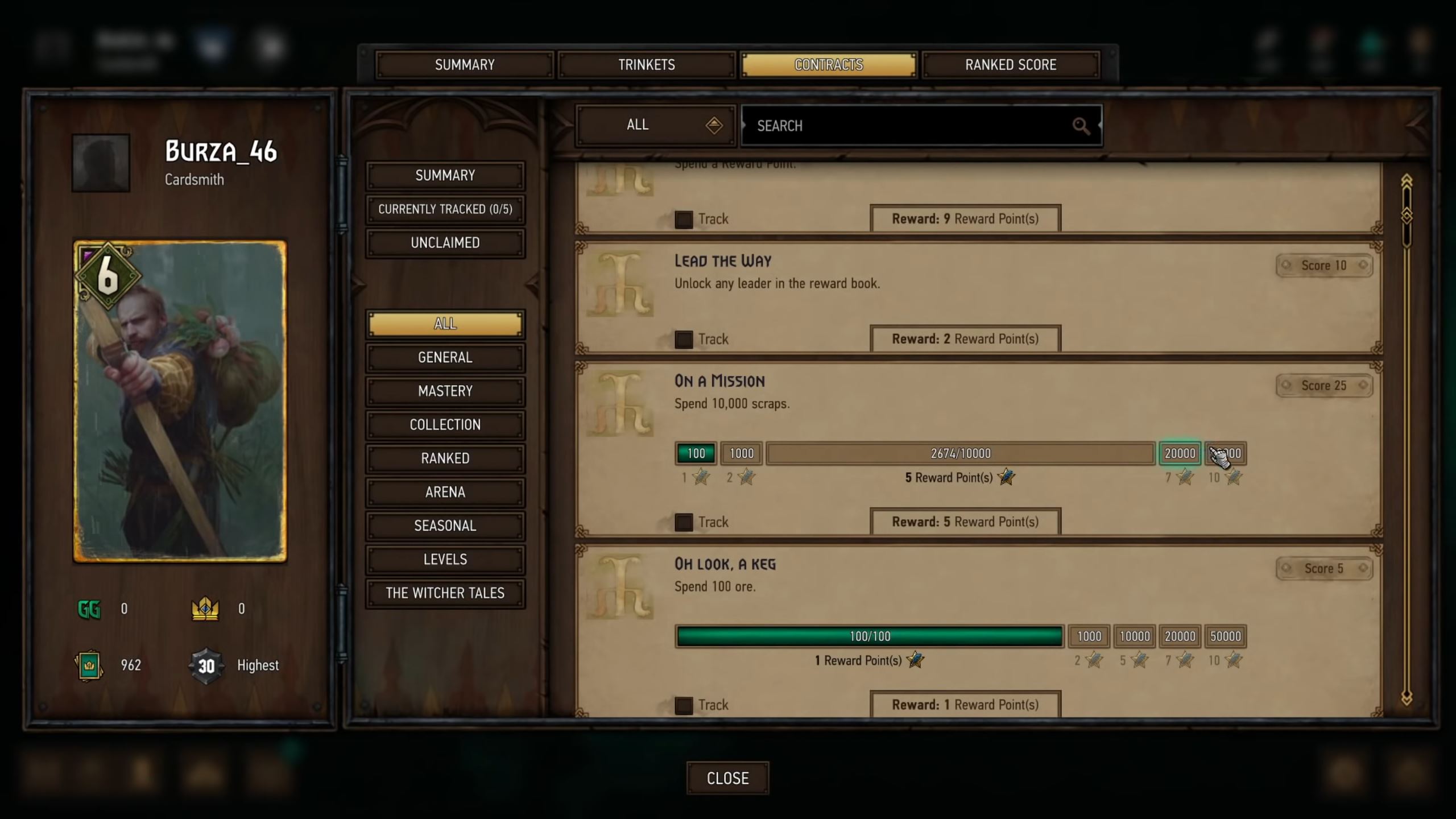Click inside the Search input field

910,126
